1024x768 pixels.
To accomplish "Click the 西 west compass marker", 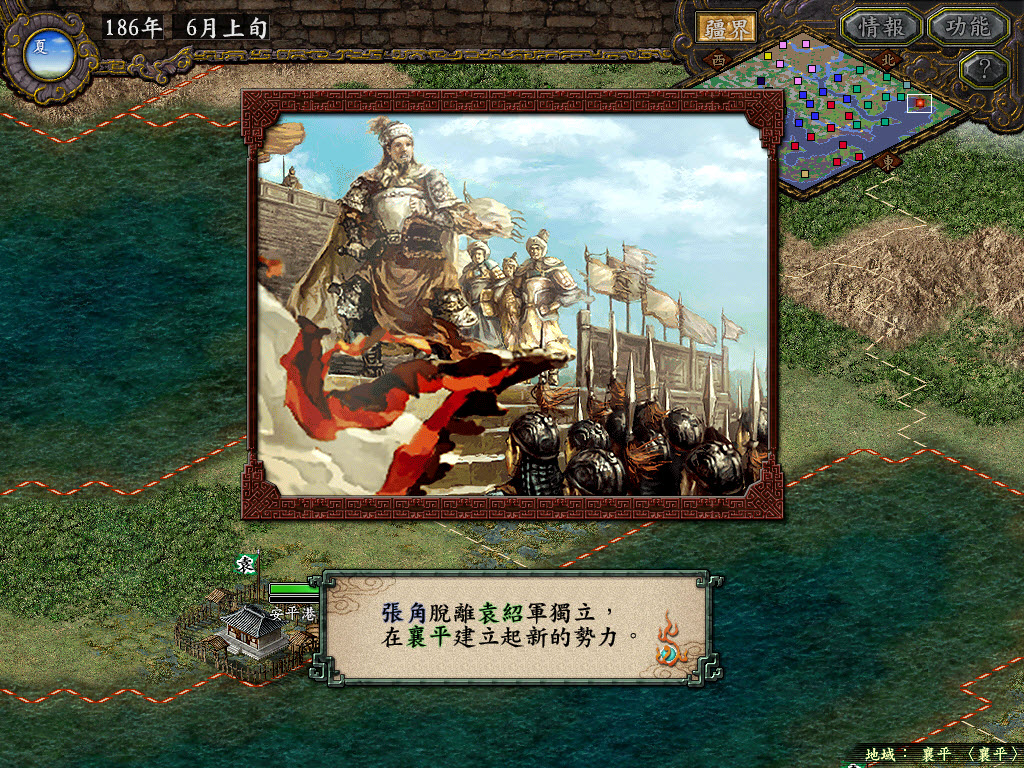I will (x=718, y=61).
